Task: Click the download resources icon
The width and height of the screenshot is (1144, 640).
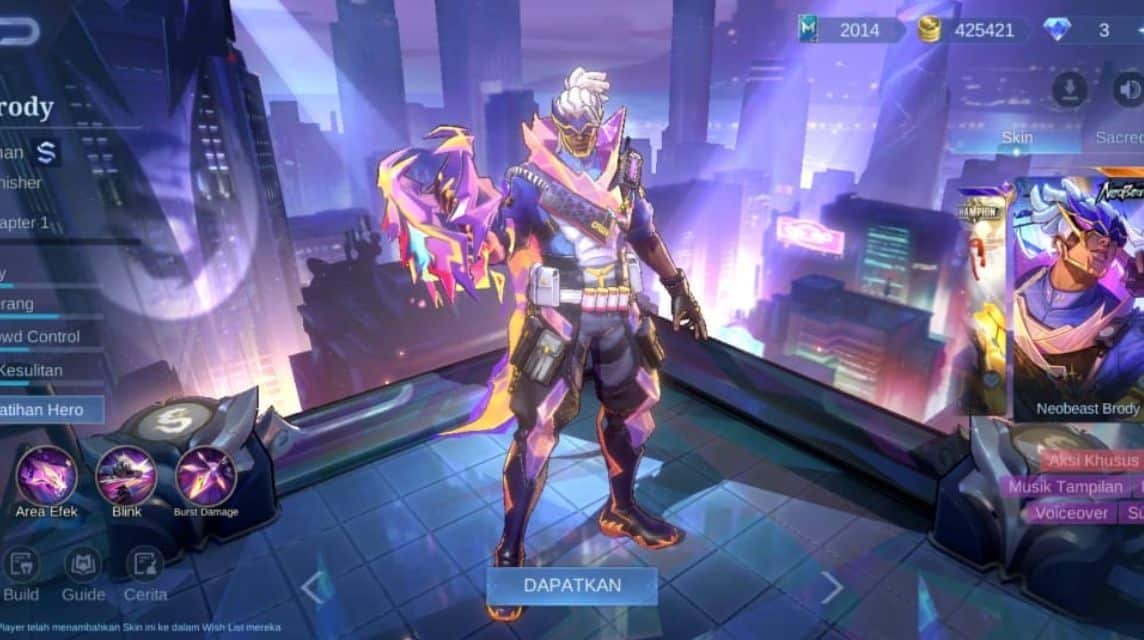Action: (1069, 90)
